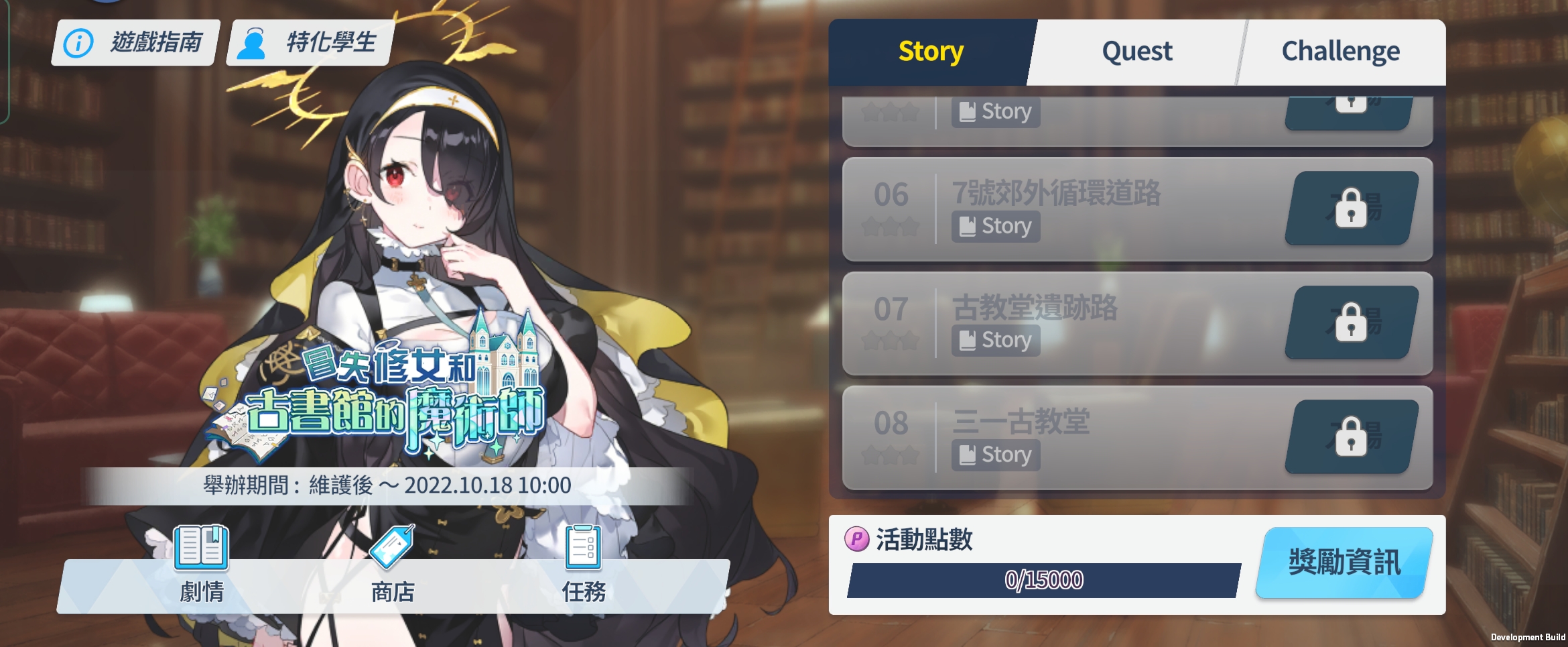Image resolution: width=1568 pixels, height=647 pixels.
Task: Switch to the Challenge tab
Action: 1340,52
